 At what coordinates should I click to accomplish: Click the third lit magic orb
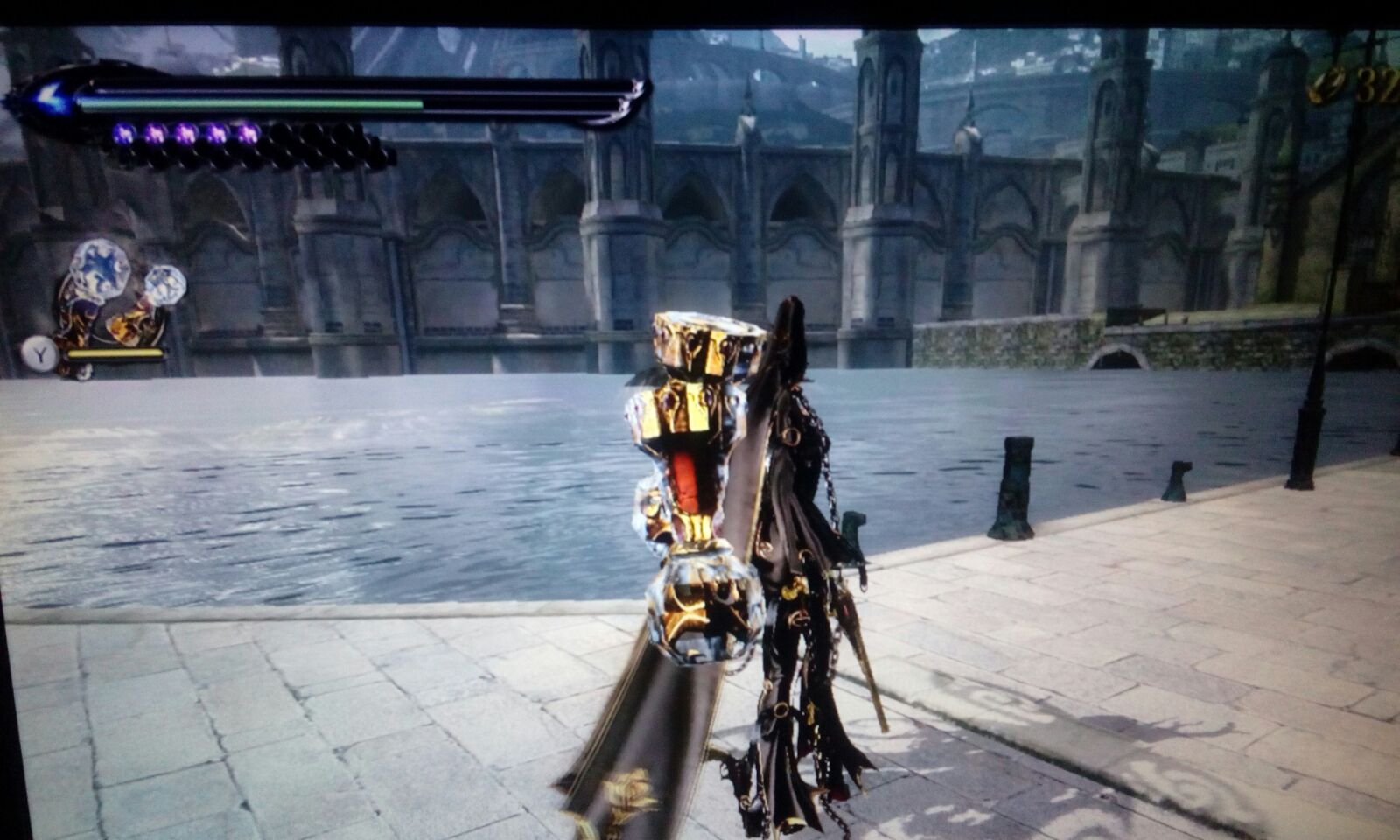(185, 133)
